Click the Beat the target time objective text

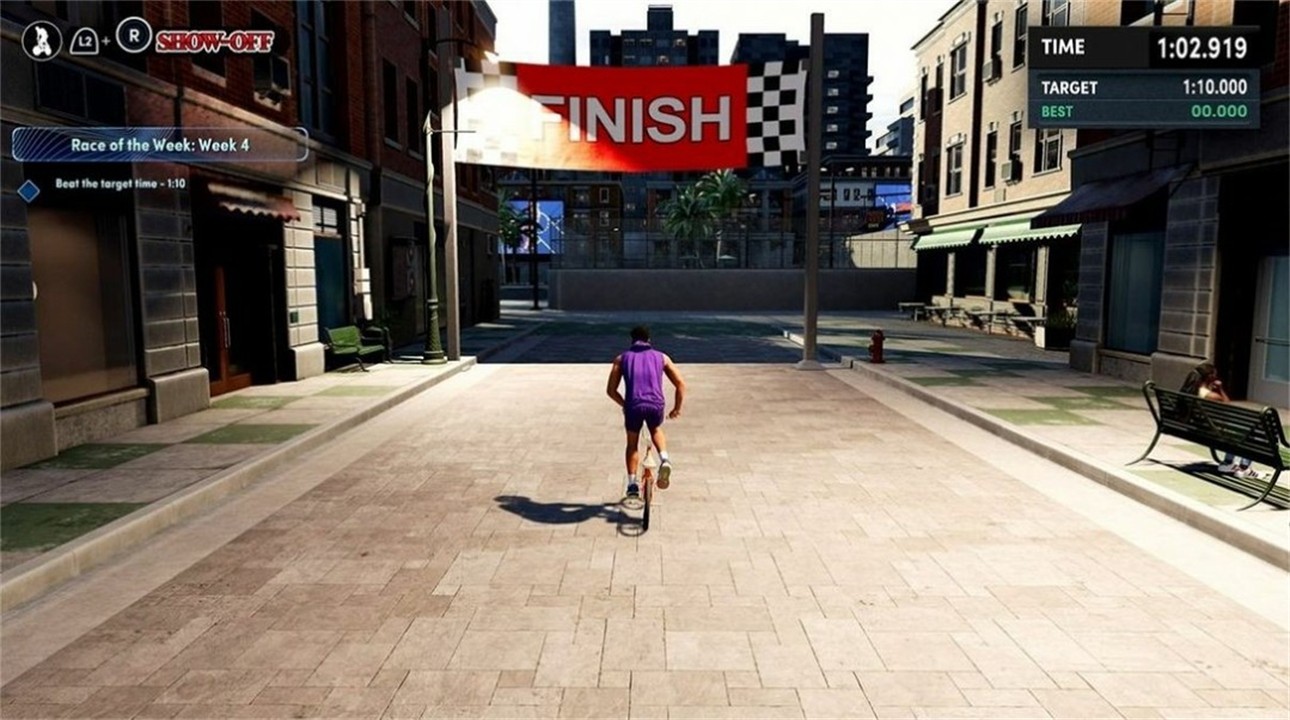coord(120,184)
